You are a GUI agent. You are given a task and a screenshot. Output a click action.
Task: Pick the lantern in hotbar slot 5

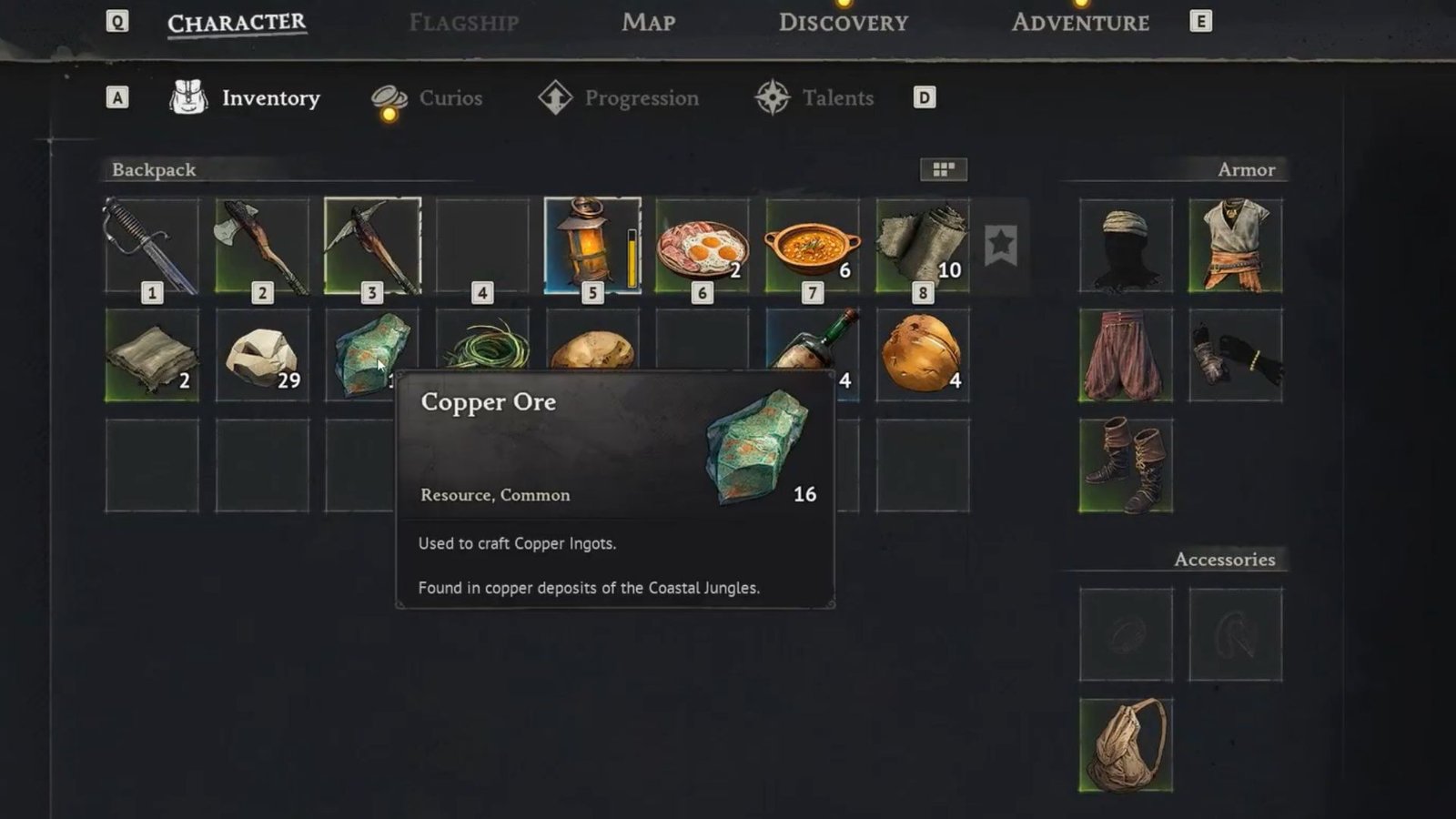tap(591, 246)
